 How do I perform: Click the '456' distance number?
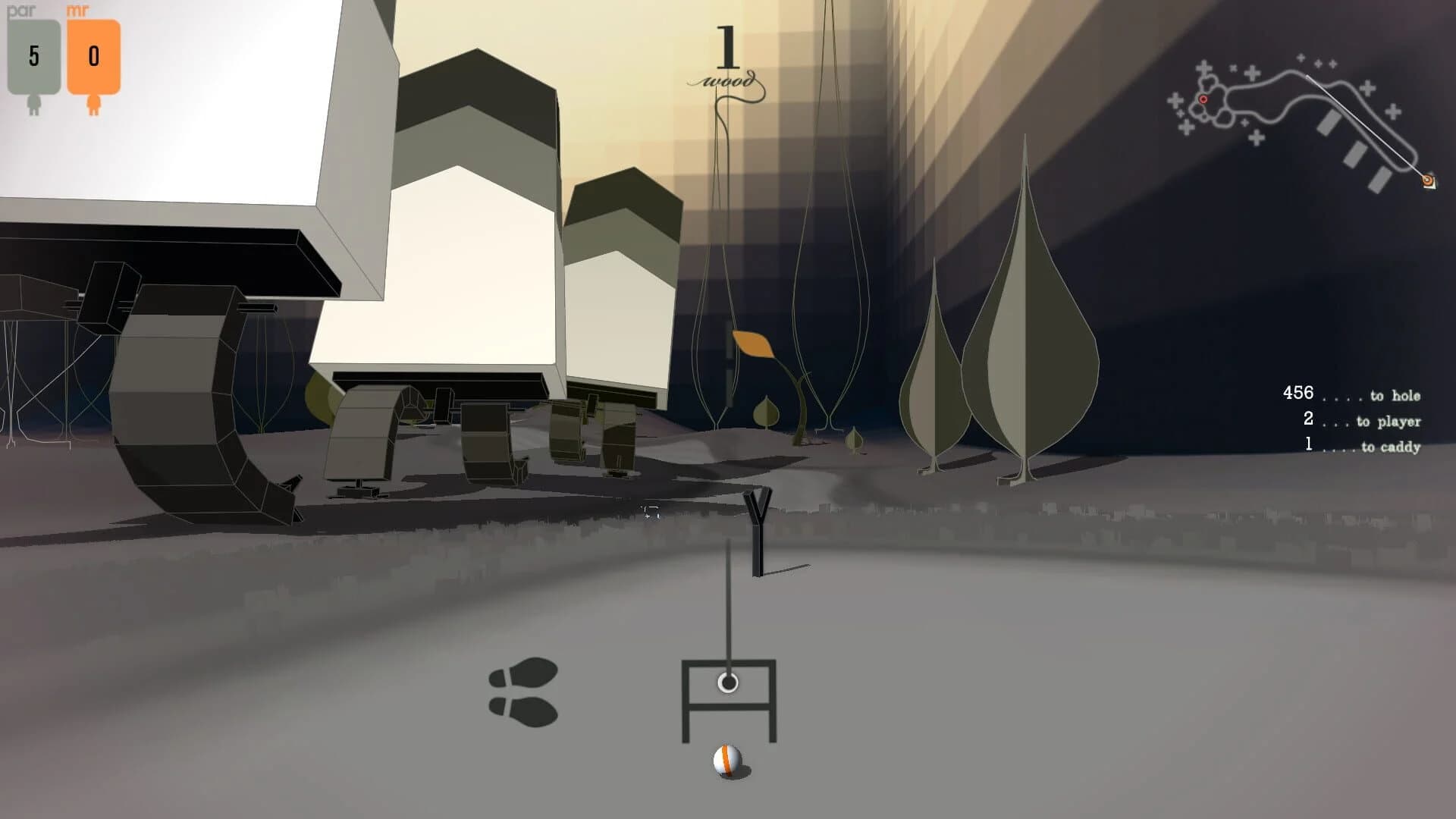1298,394
